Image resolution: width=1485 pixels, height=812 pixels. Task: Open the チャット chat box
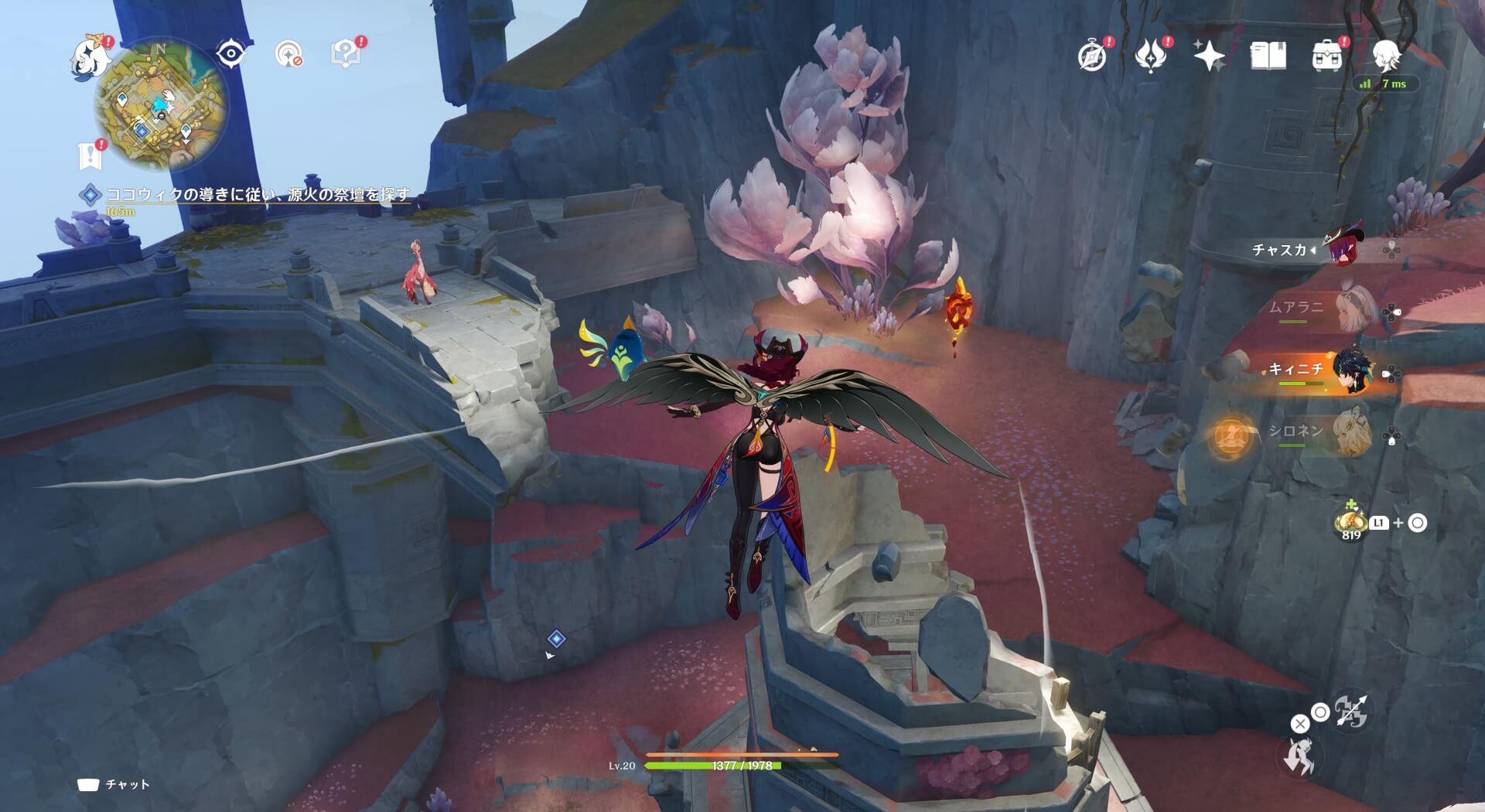(114, 784)
